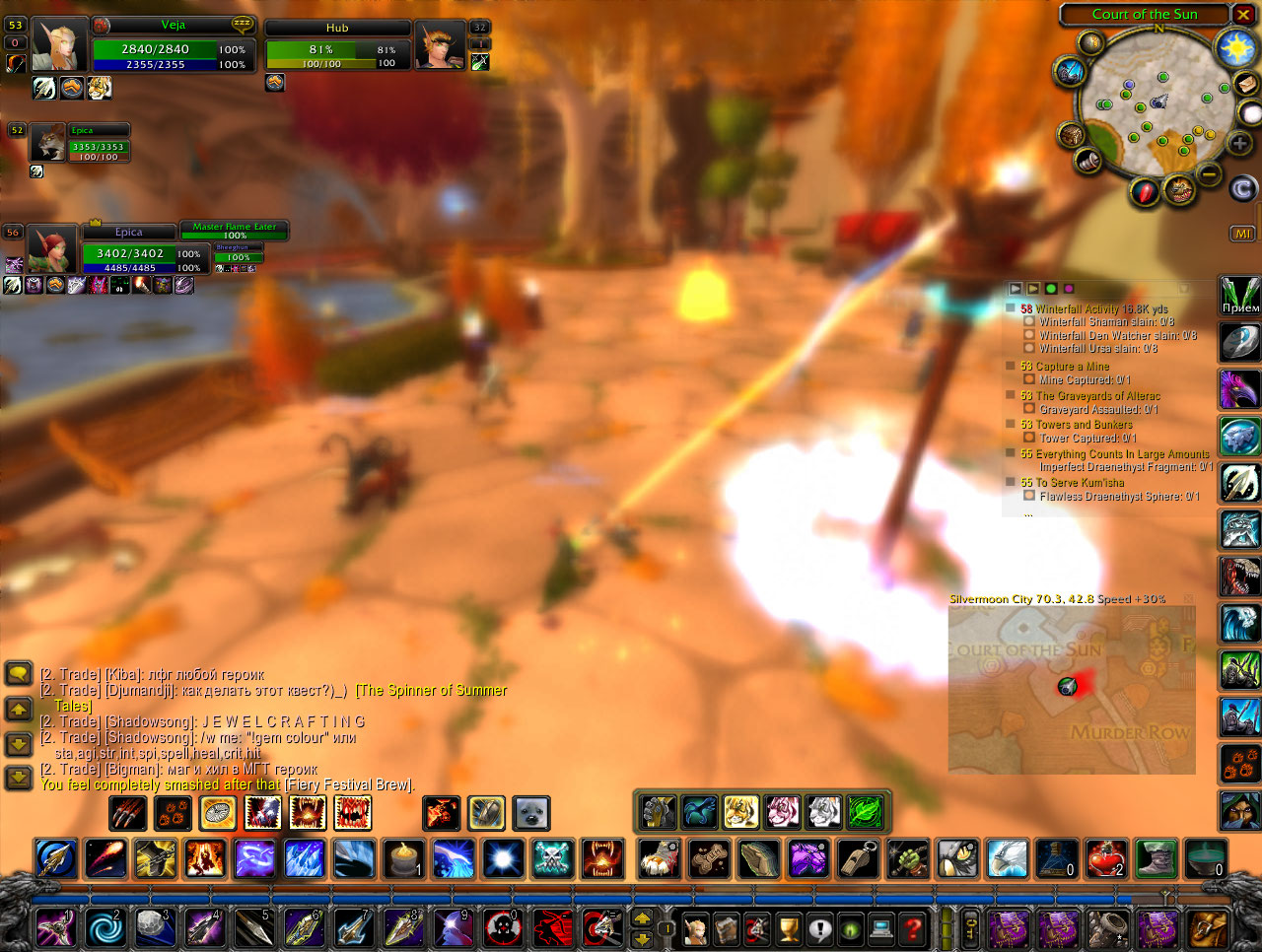Viewport: 1262px width, 952px height.
Task: Click the white seal pet ability icon
Action: tap(531, 813)
